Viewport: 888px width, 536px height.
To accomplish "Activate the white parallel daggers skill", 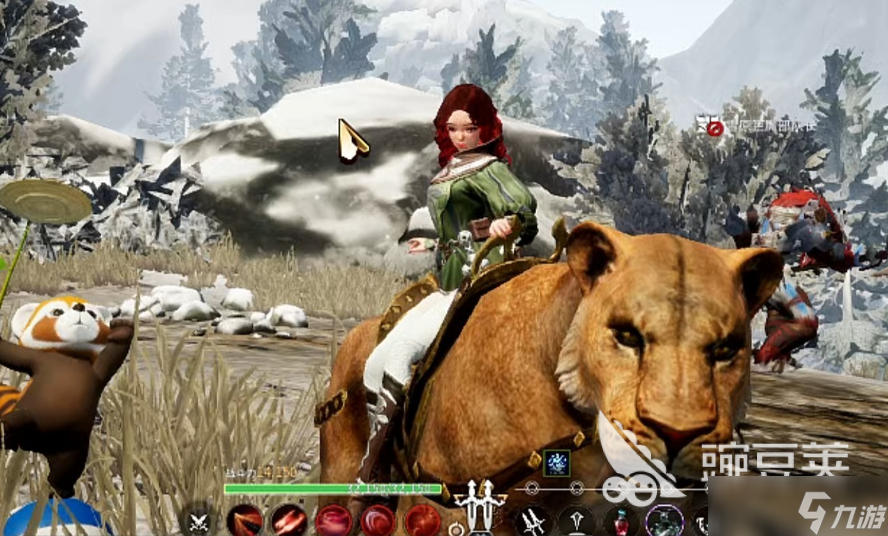I will [x=532, y=521].
